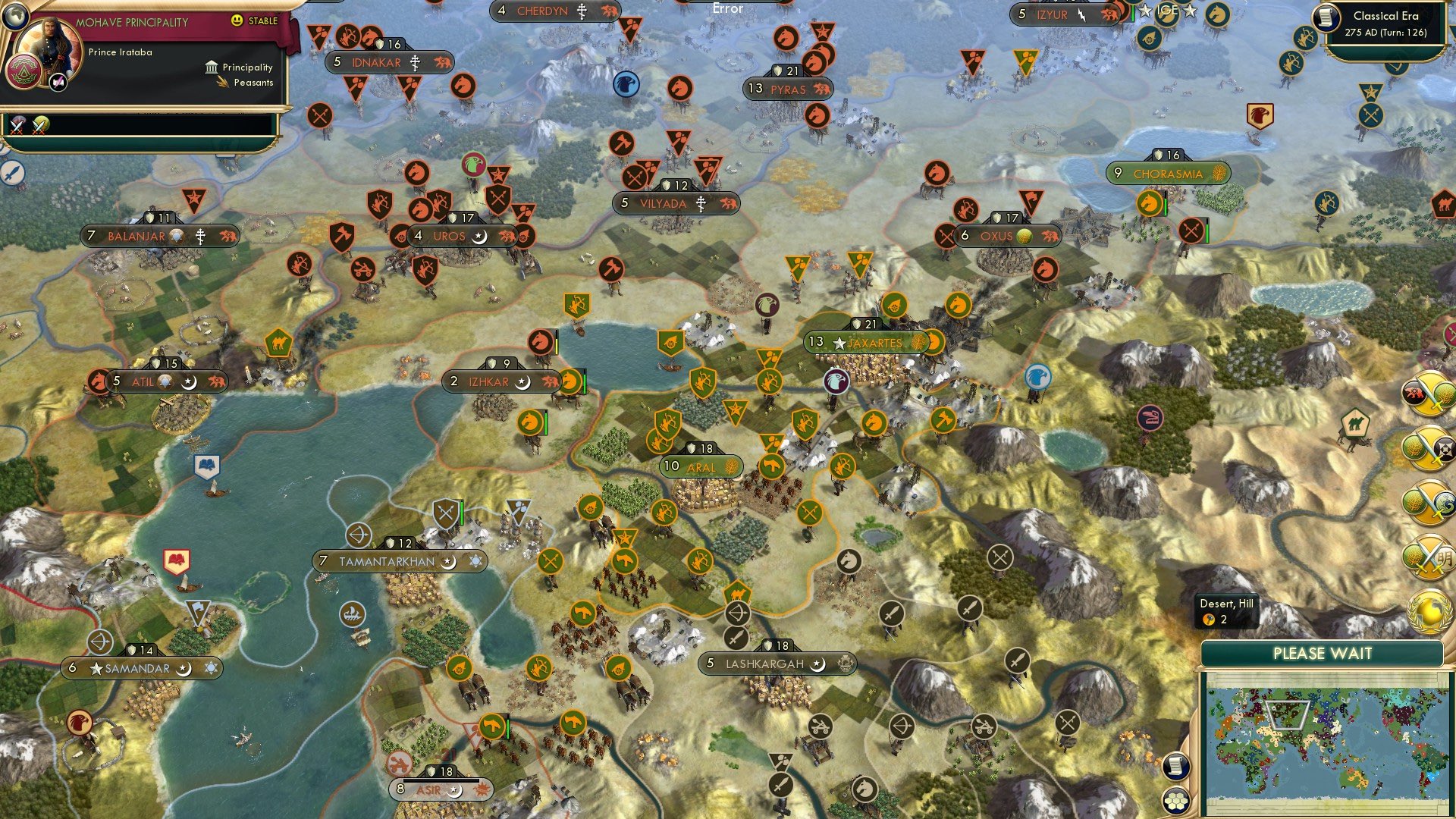Image resolution: width=1456 pixels, height=819 pixels.
Task: Click the purple eagle city-state icon on the map
Action: [836, 382]
